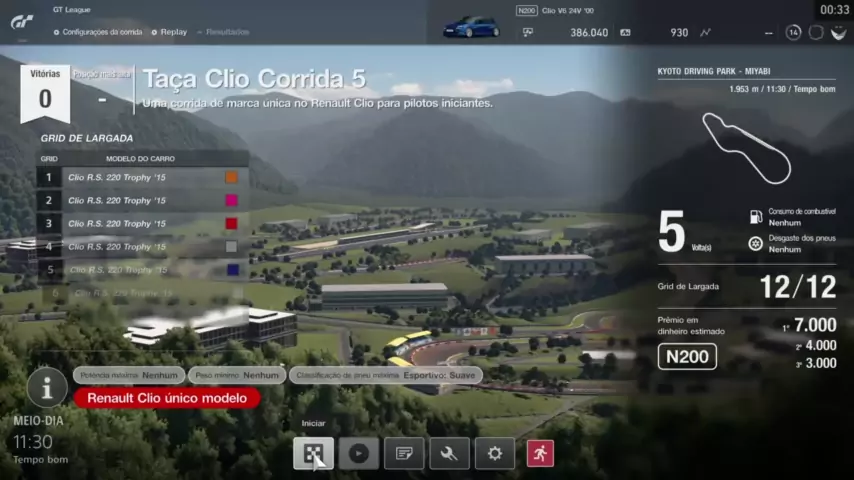
Task: Open the race details notes icon
Action: (404, 453)
